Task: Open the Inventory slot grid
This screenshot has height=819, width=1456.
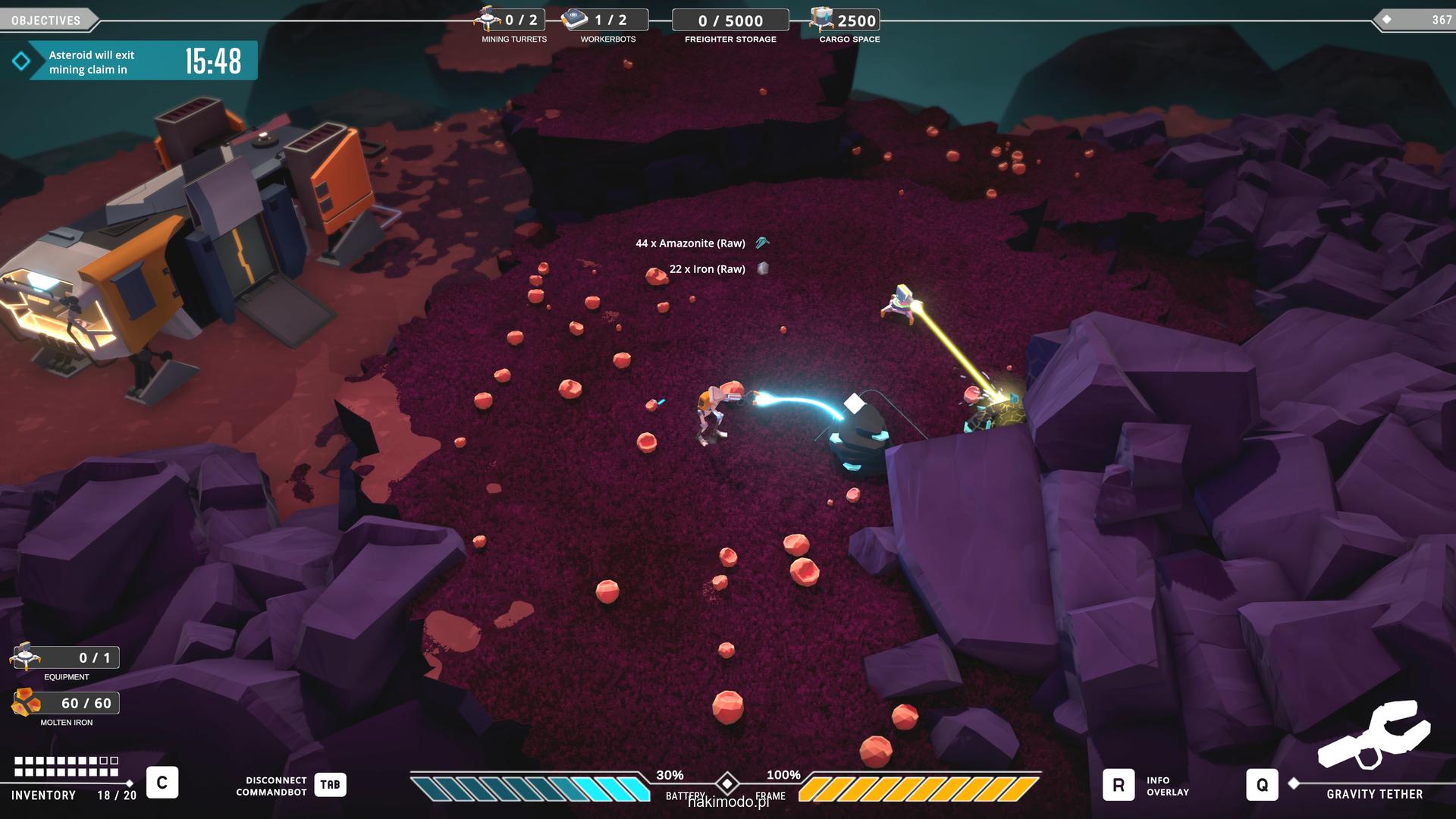Action: pos(67,767)
